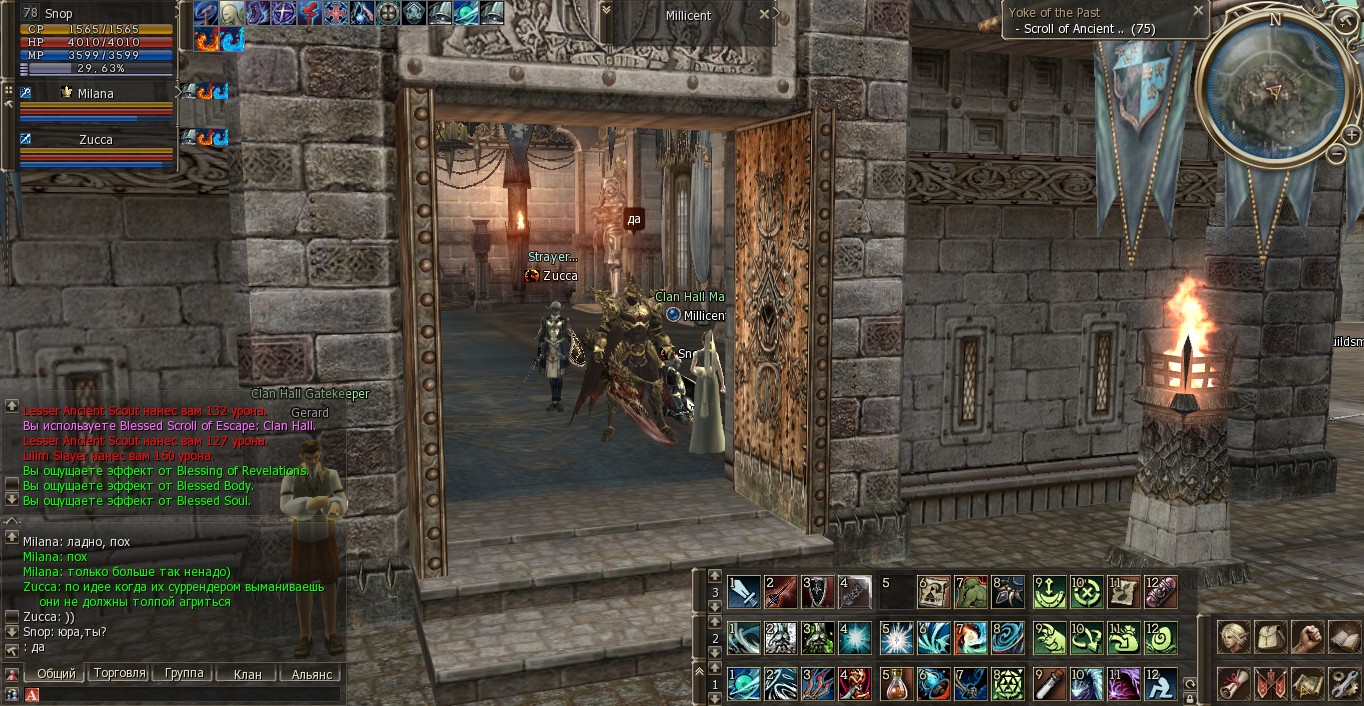Open system menu wrench and gear icon

[x=1344, y=683]
